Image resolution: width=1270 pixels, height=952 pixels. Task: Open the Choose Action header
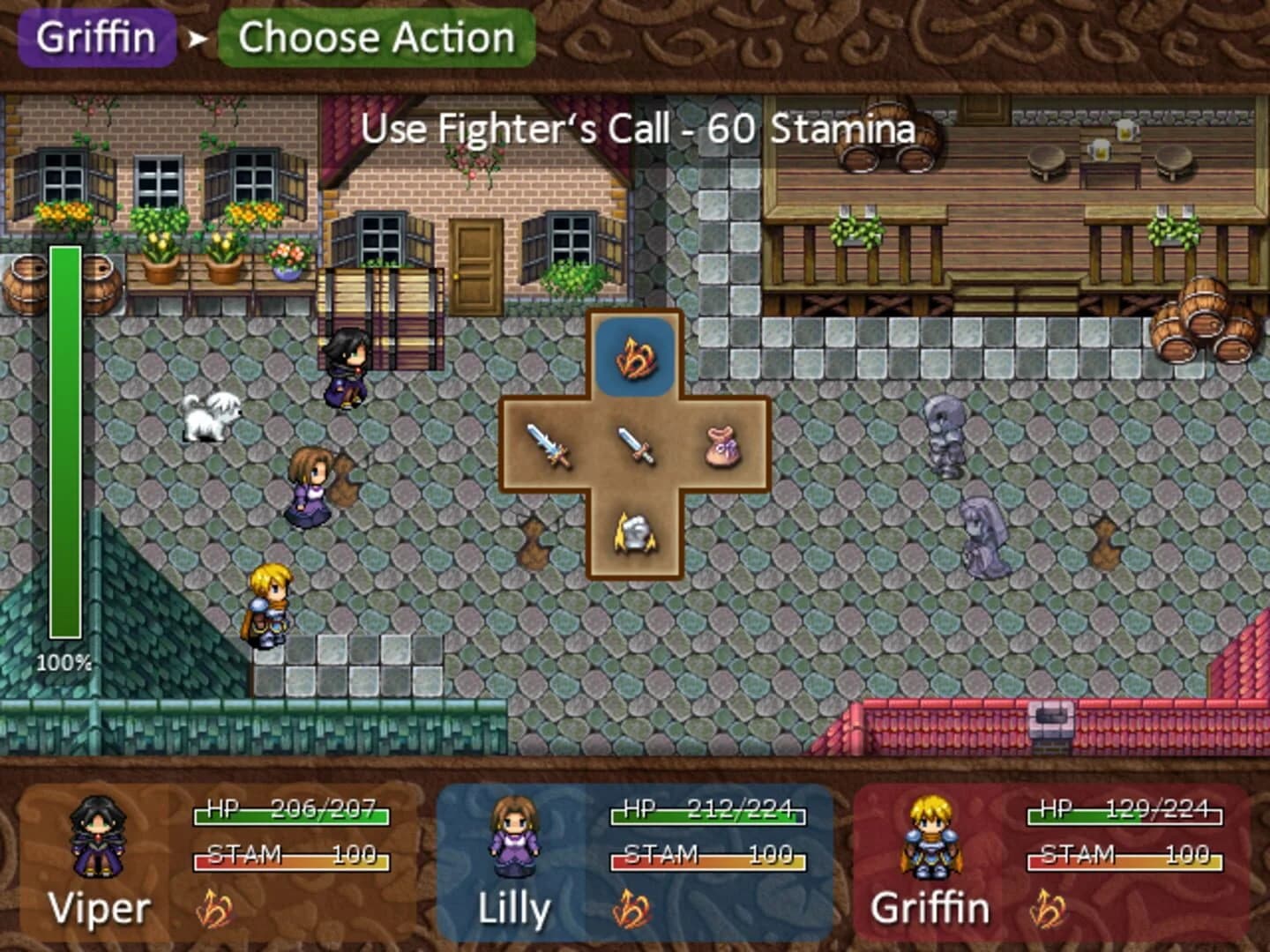point(375,36)
